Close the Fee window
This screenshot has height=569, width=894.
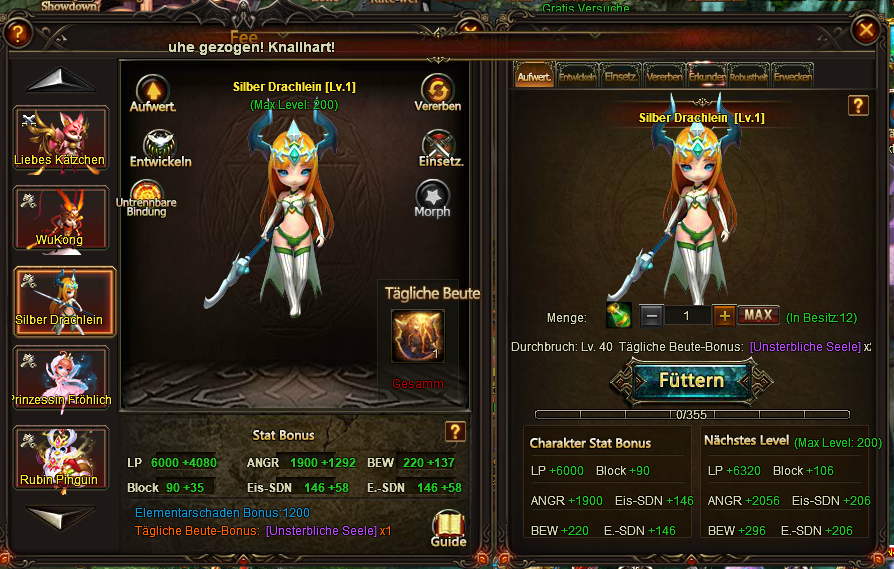[x=866, y=31]
